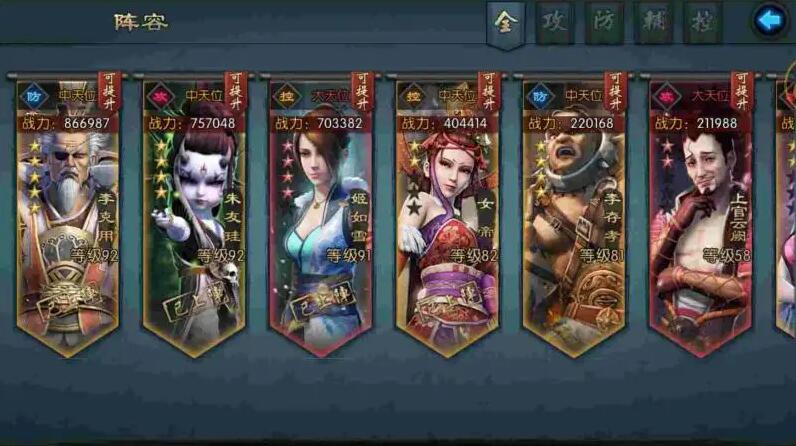Choose the 控 (control) hero tab

pos(702,23)
